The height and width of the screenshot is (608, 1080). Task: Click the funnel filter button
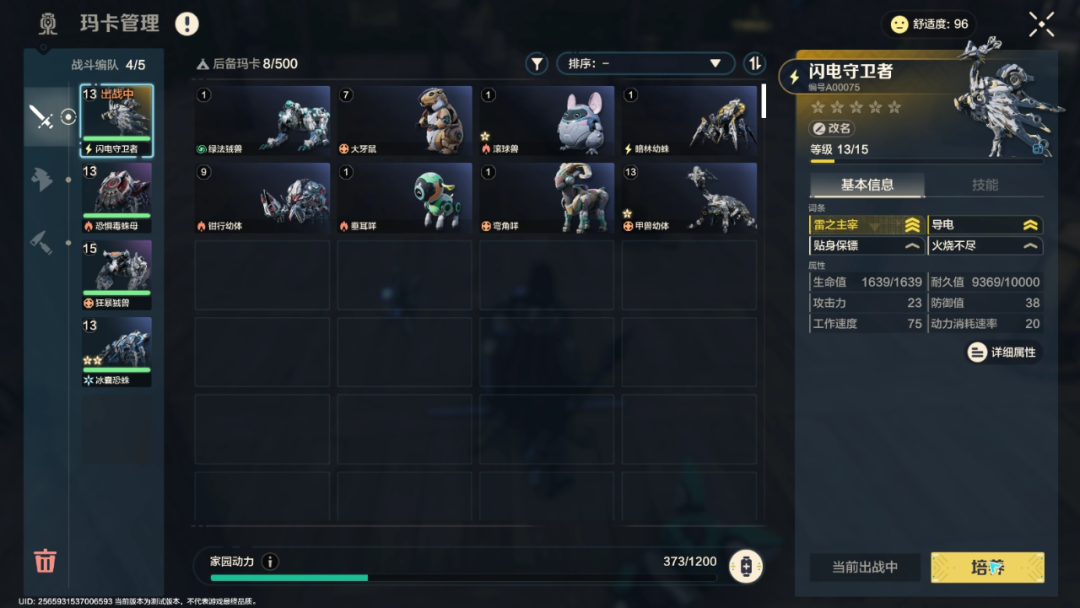[537, 64]
